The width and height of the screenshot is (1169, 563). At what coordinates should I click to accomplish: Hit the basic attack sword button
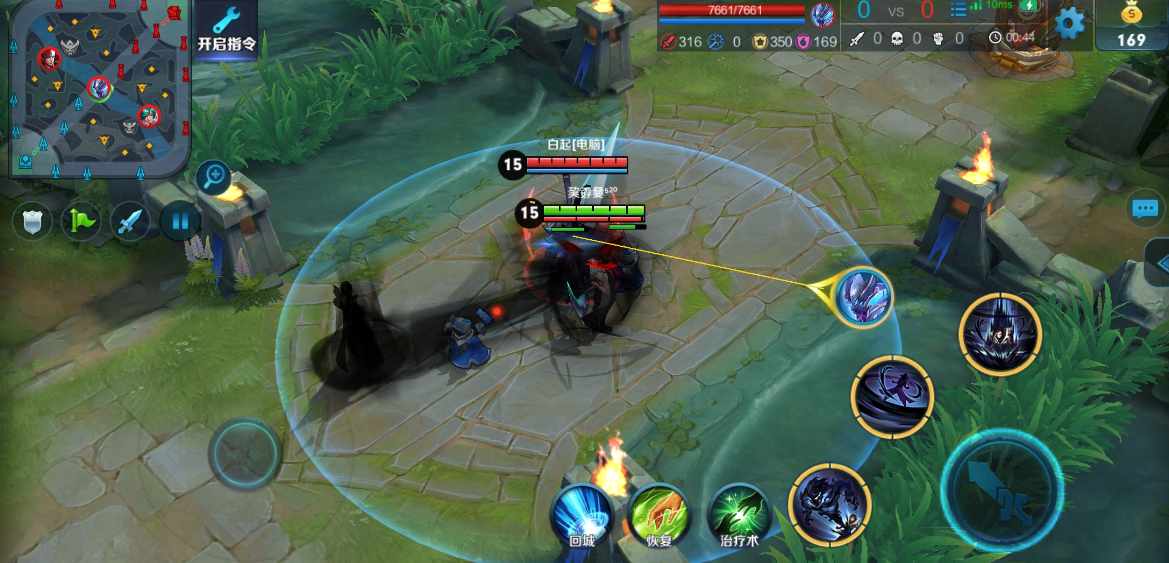tap(1001, 488)
